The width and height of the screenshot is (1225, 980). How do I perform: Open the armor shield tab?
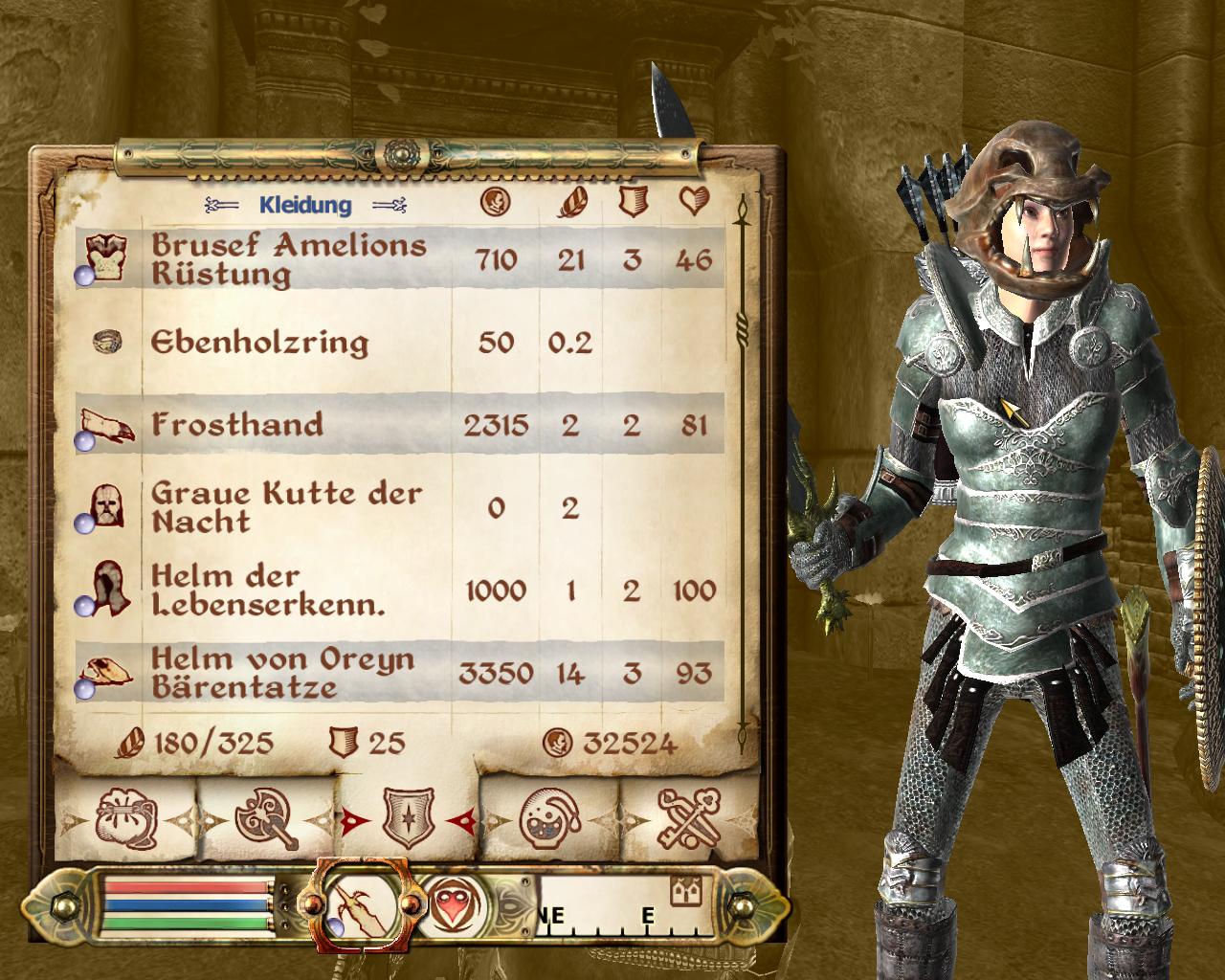409,819
